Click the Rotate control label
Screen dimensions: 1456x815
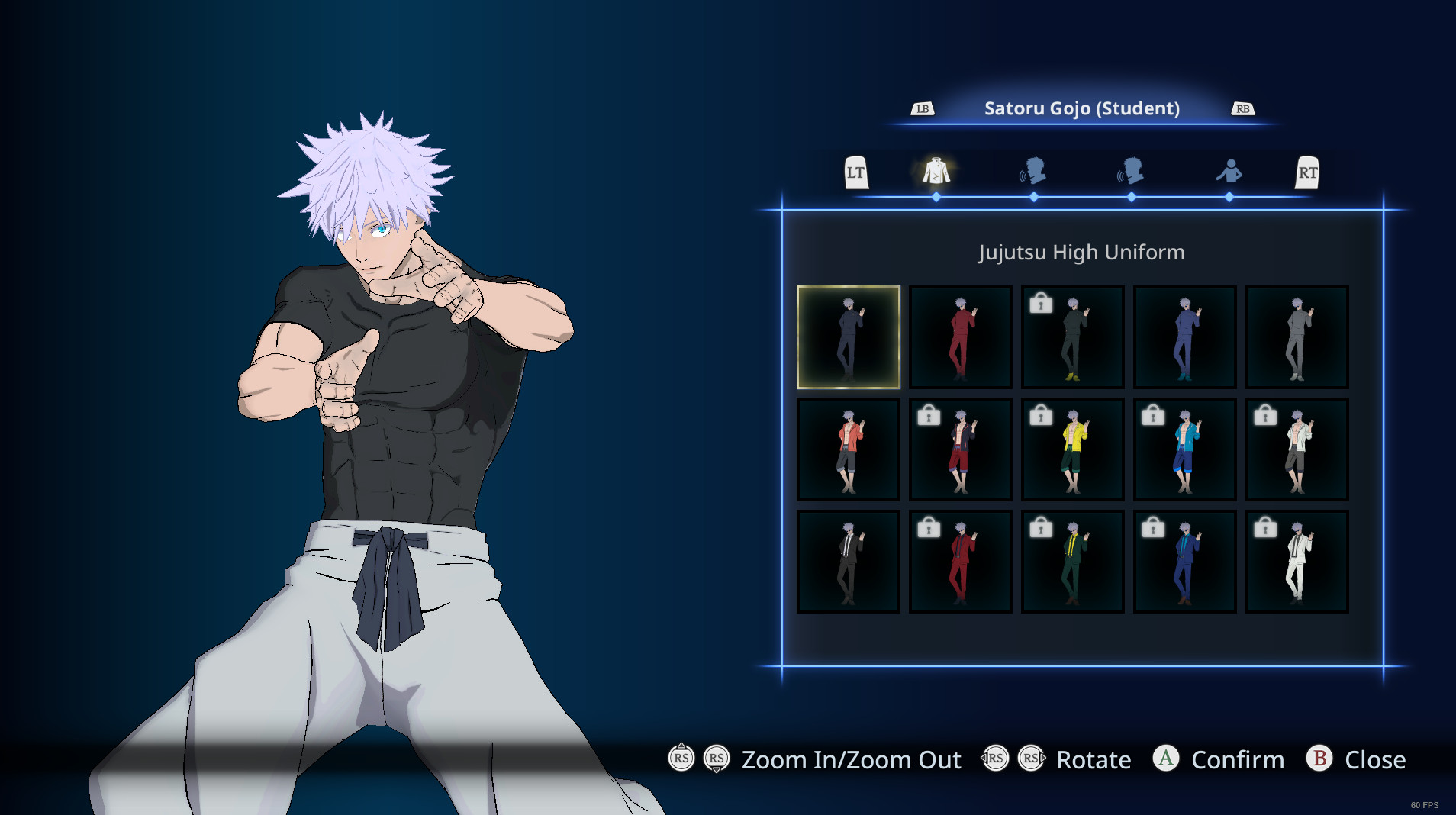point(1094,759)
